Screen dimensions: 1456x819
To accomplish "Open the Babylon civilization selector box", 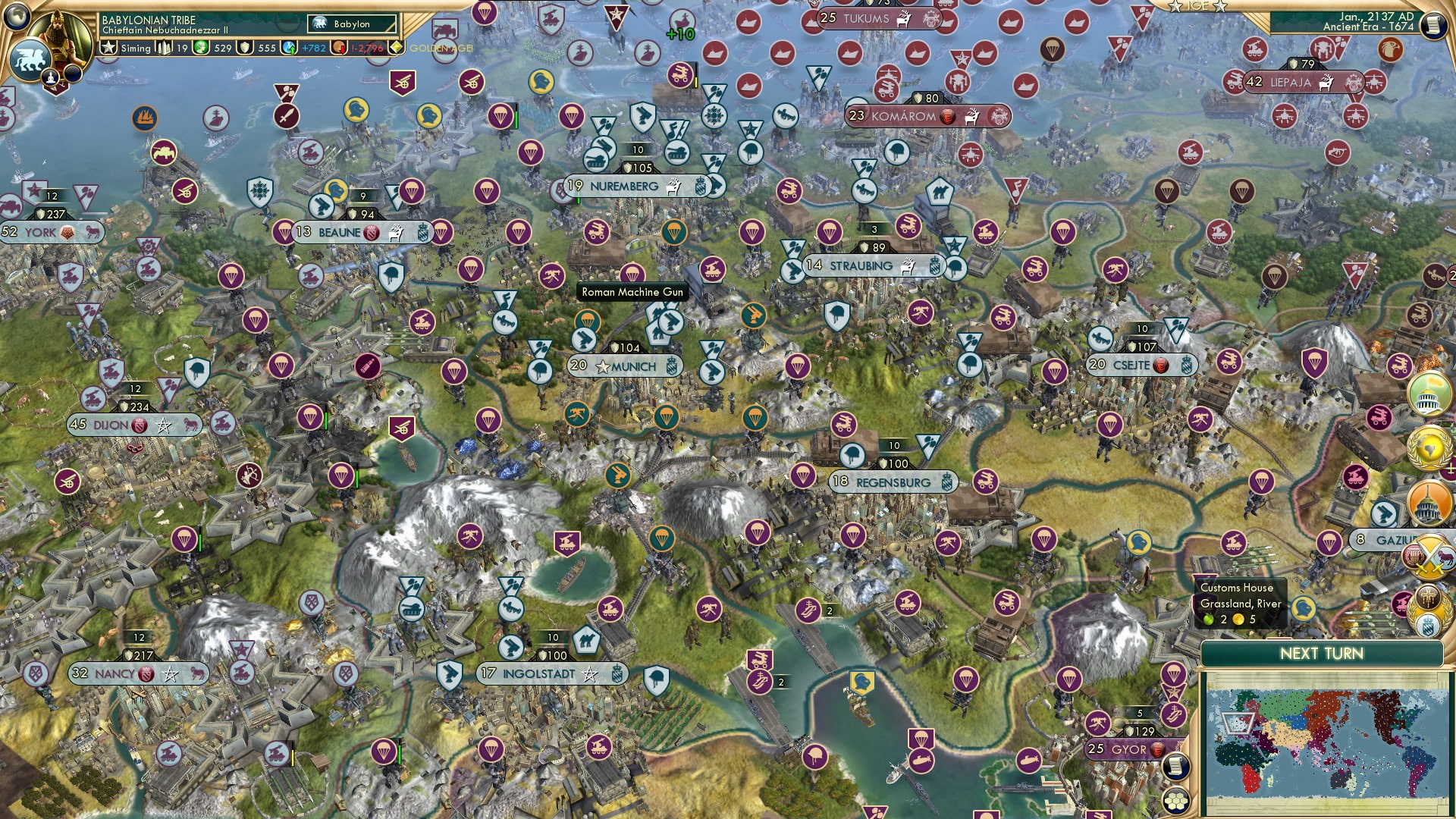I will (350, 24).
